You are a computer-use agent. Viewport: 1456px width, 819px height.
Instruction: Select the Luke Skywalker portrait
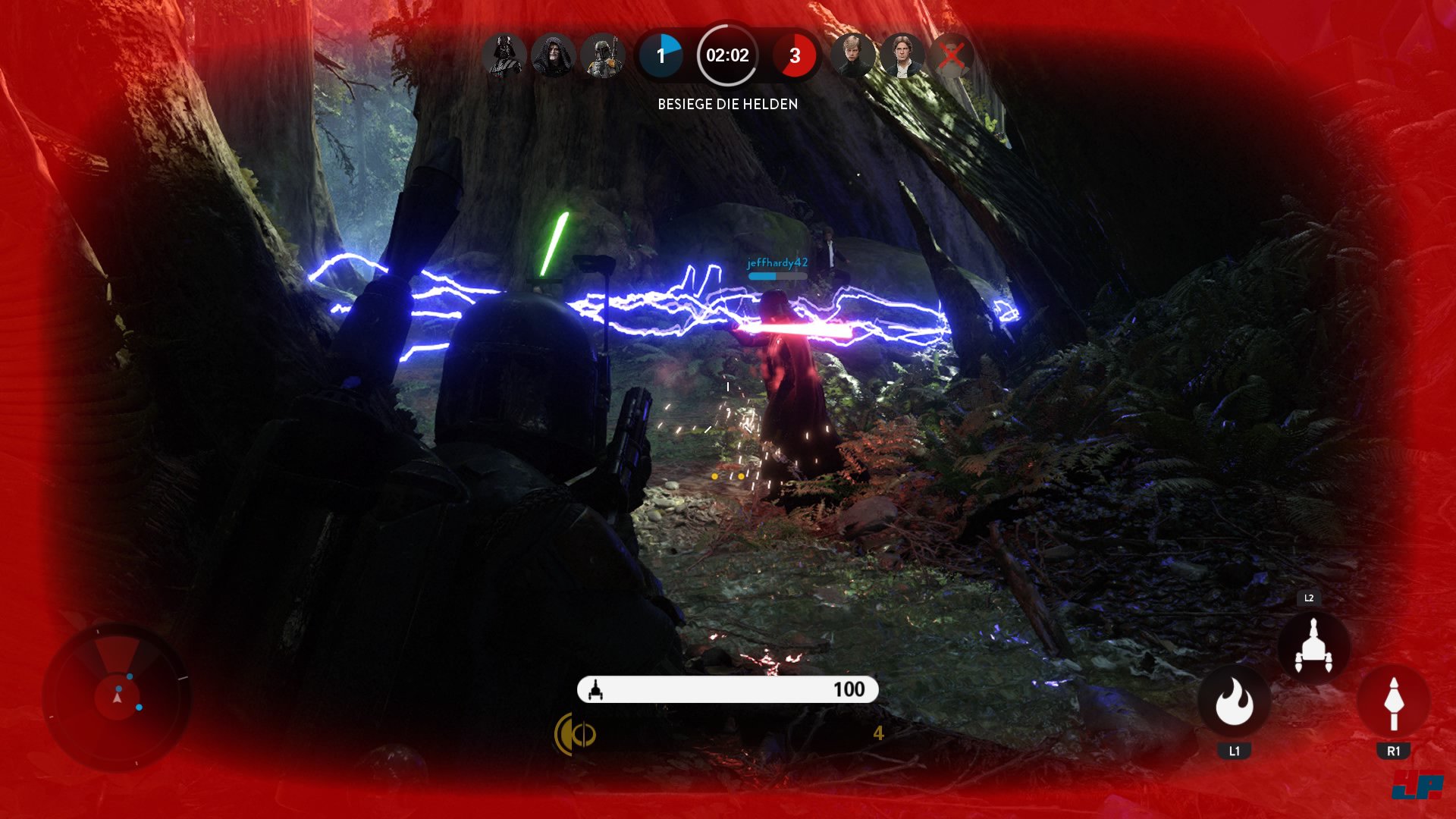point(852,55)
